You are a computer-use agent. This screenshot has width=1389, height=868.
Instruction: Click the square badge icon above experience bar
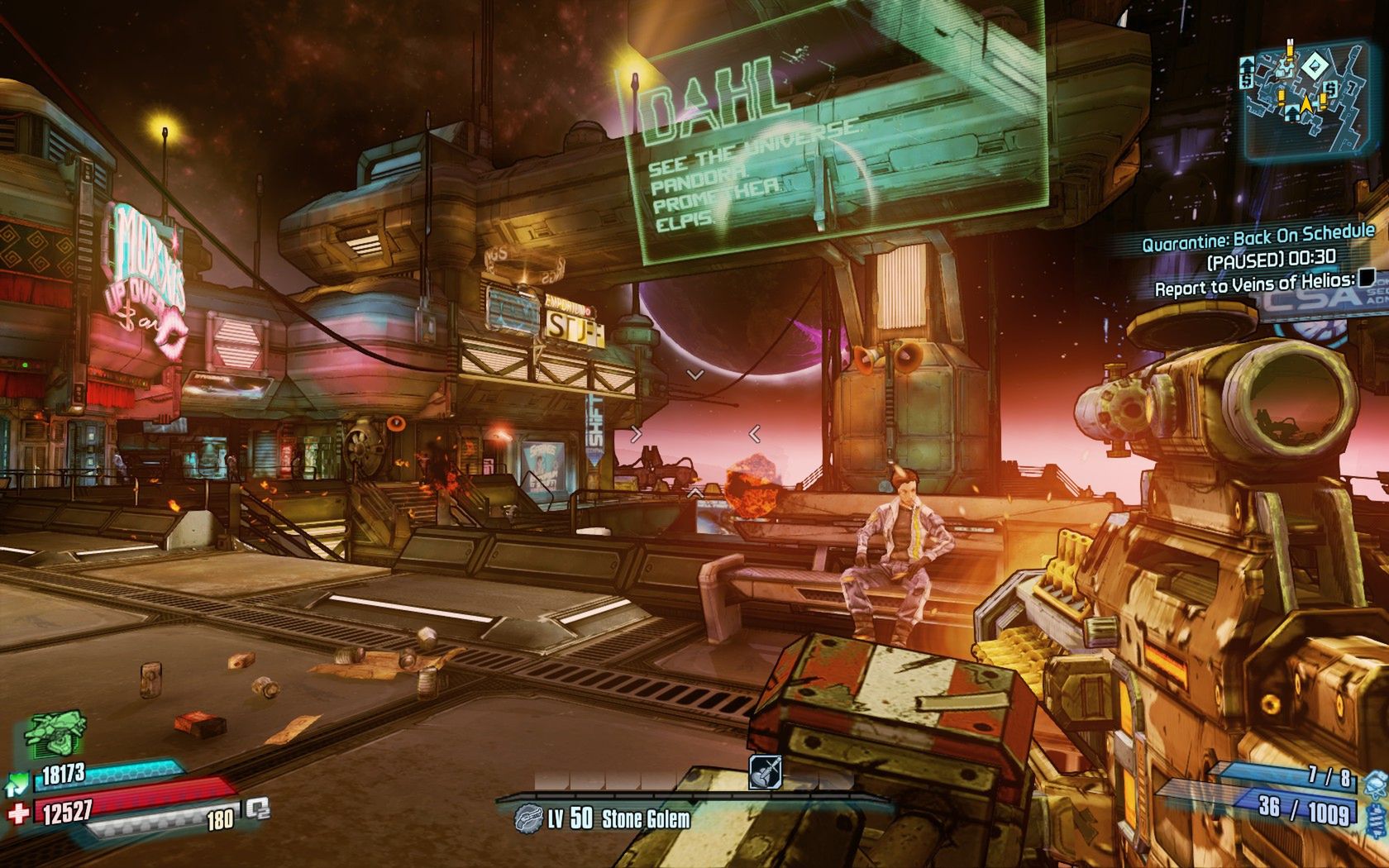point(765,772)
